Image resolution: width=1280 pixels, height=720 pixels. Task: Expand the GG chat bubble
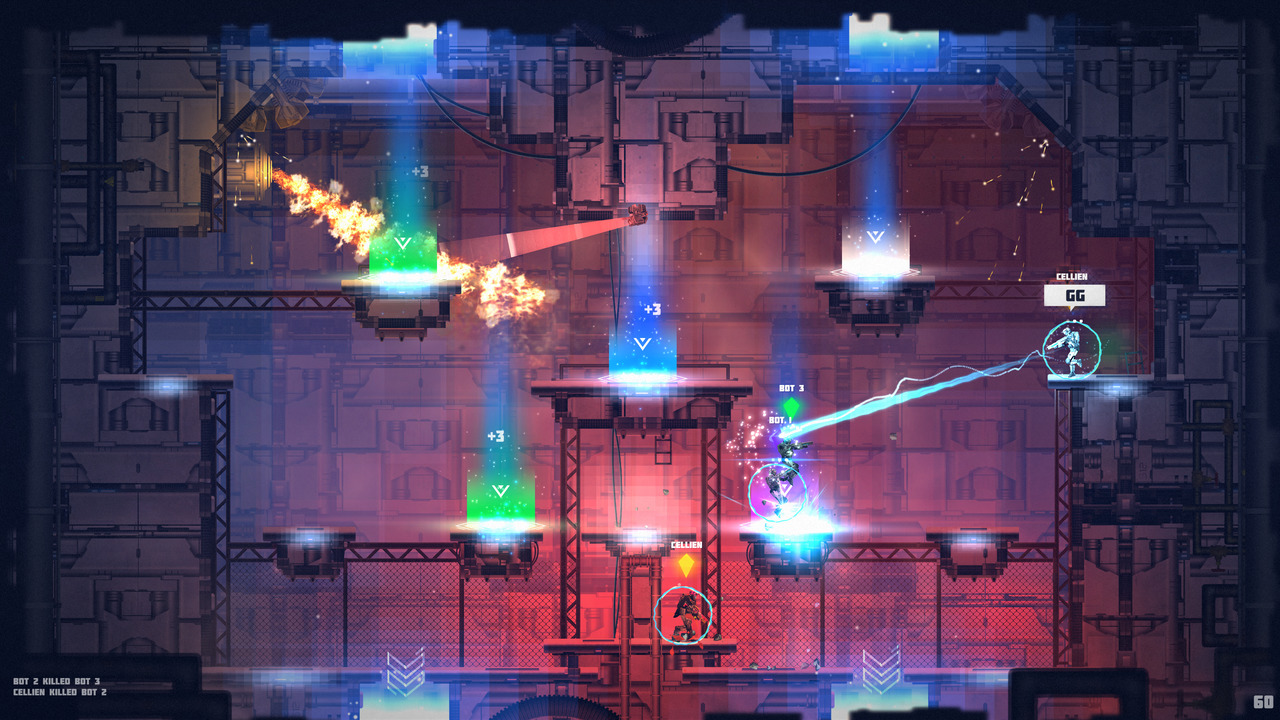1073,296
